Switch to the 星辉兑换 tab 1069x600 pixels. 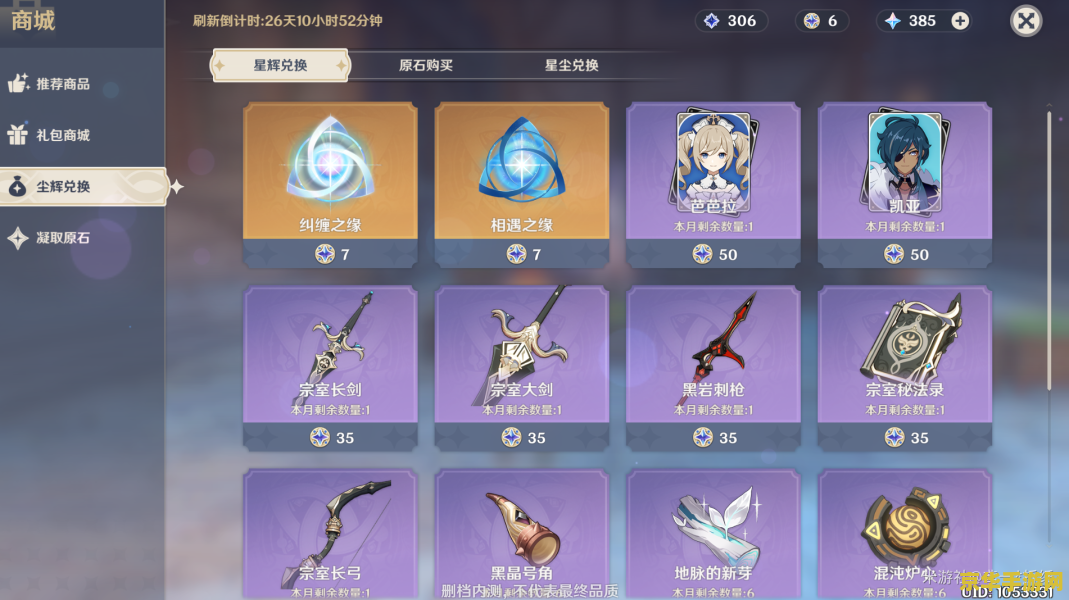click(x=280, y=66)
